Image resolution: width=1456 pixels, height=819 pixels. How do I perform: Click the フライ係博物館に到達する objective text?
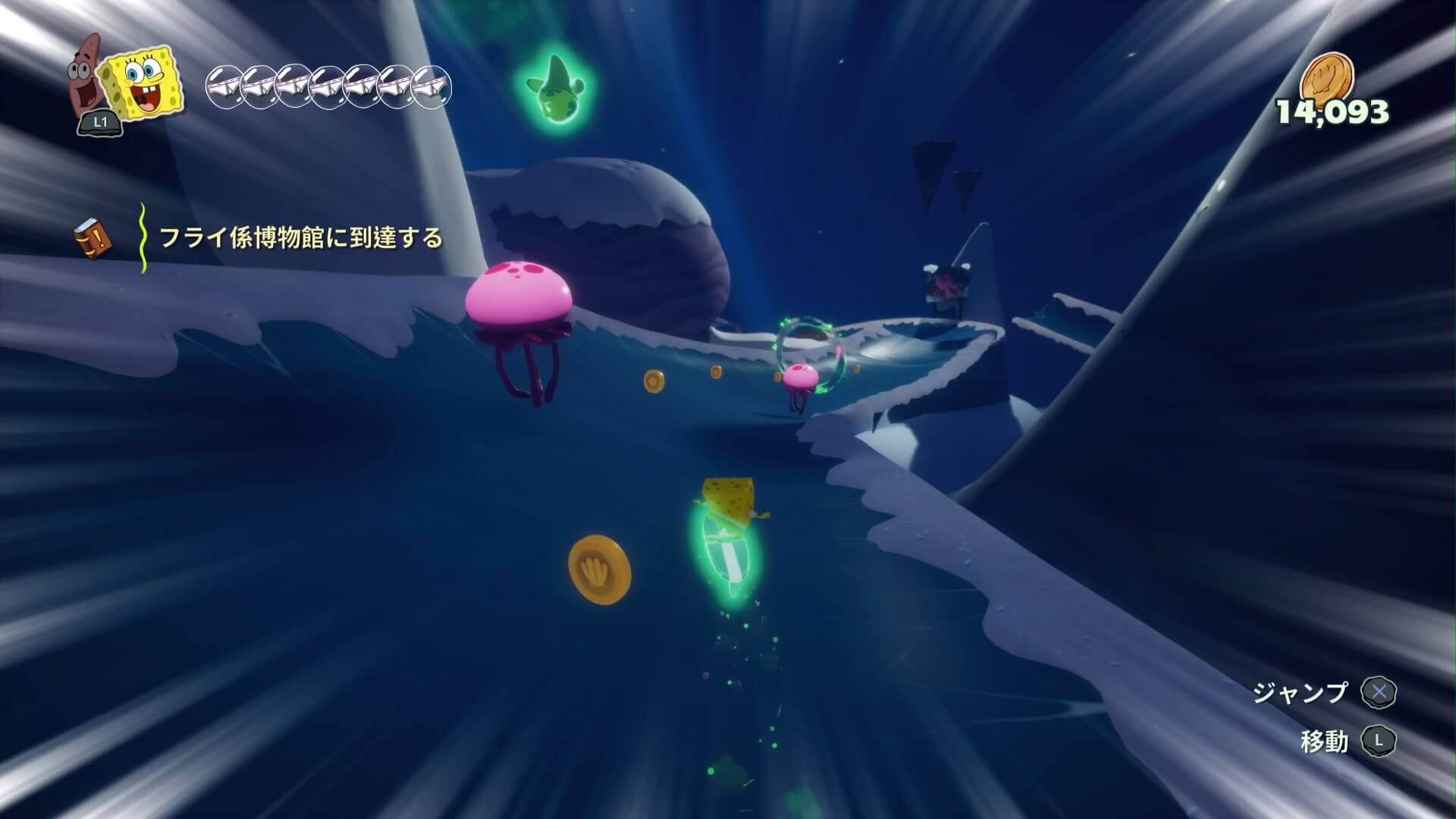[x=300, y=238]
